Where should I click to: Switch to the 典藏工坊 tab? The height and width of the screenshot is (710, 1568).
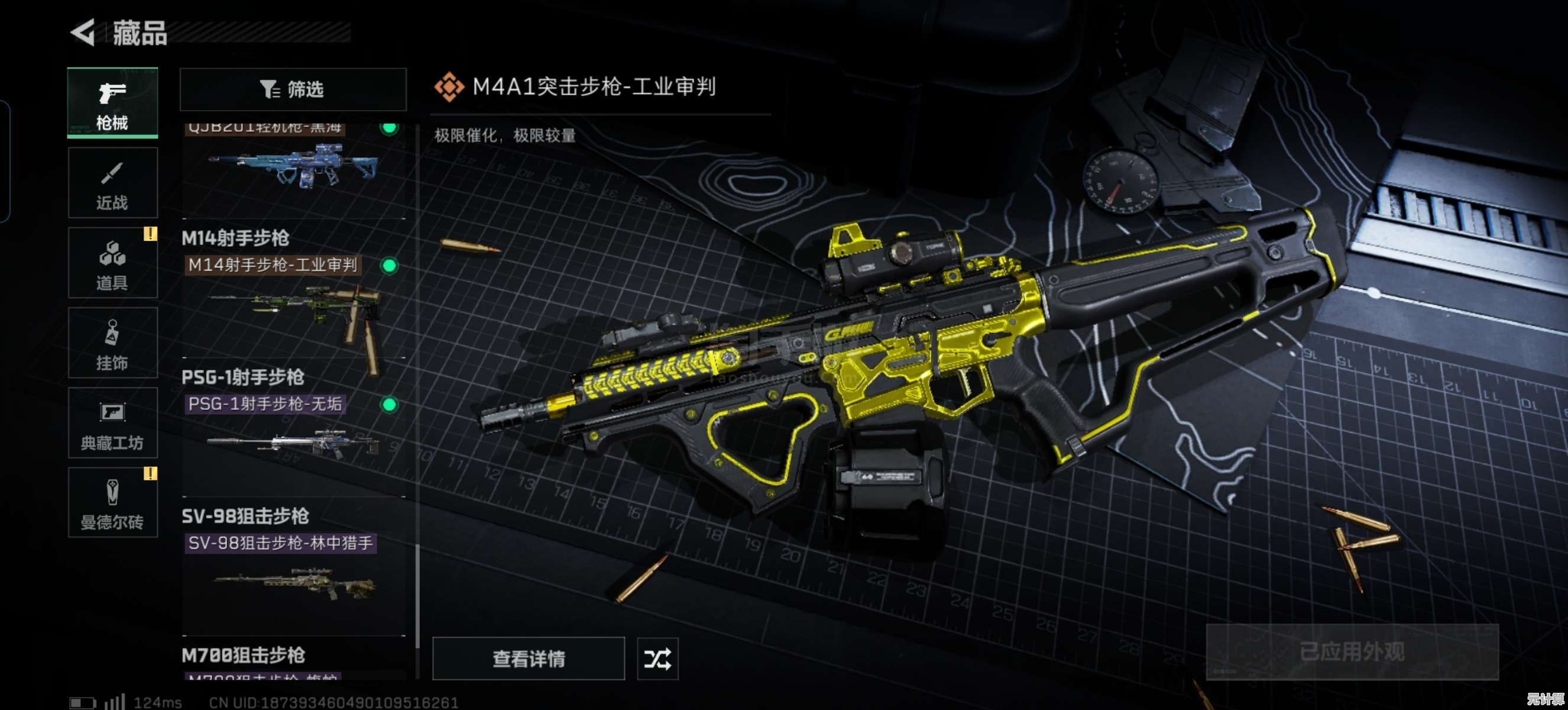112,423
